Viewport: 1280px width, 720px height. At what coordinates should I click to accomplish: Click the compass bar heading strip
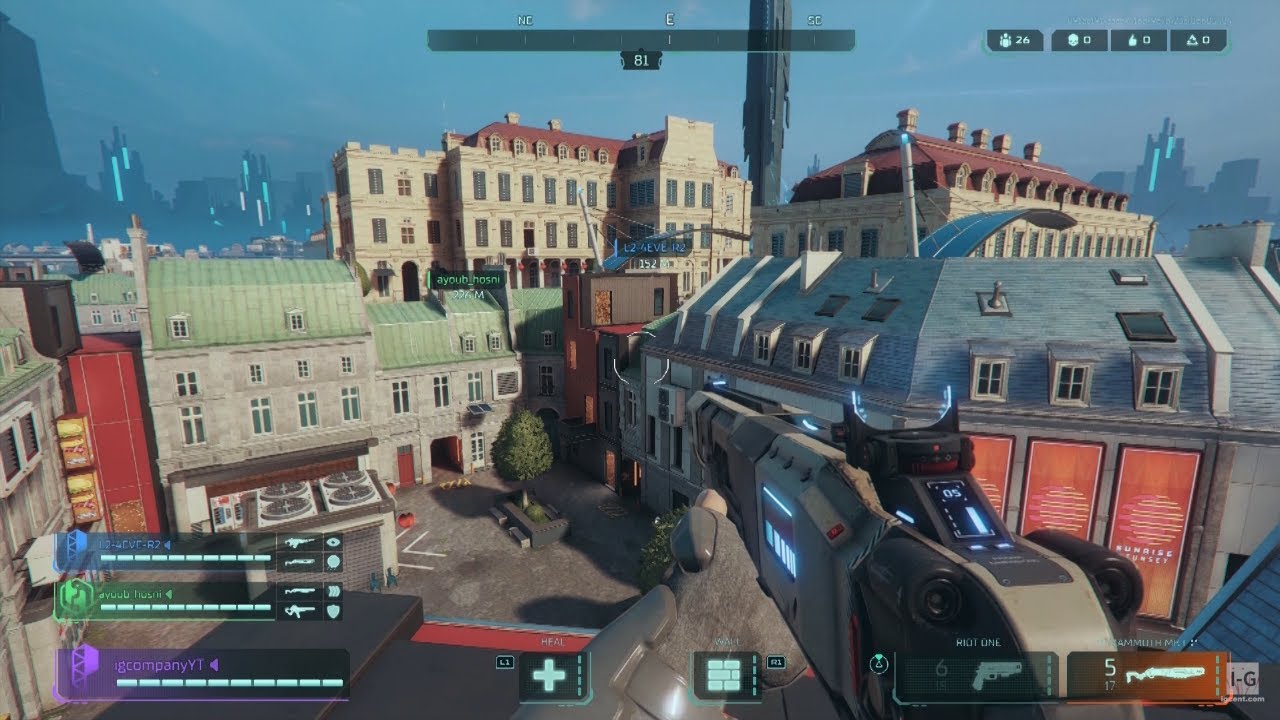tap(640, 40)
